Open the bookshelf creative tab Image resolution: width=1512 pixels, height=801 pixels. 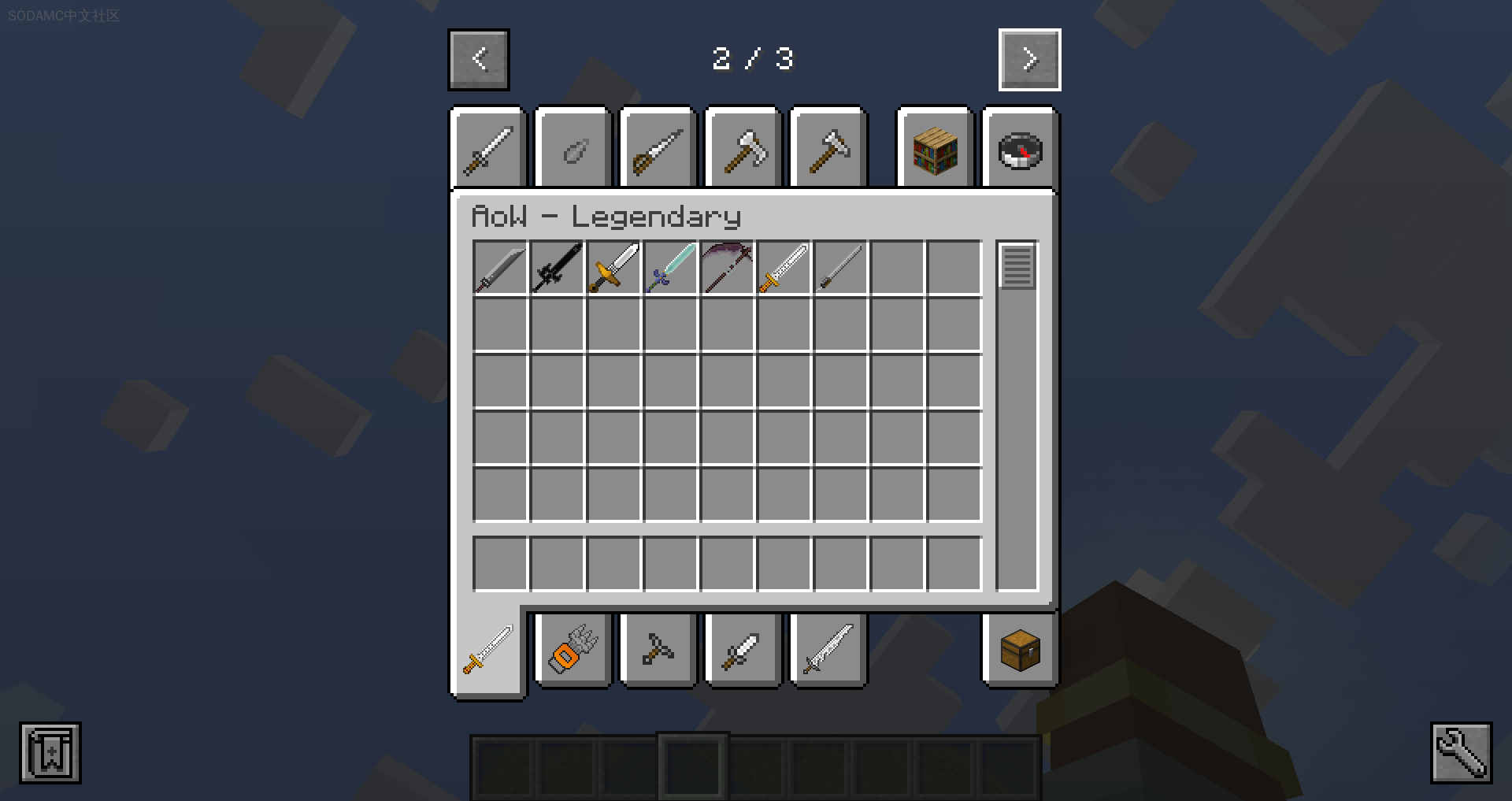(935, 150)
